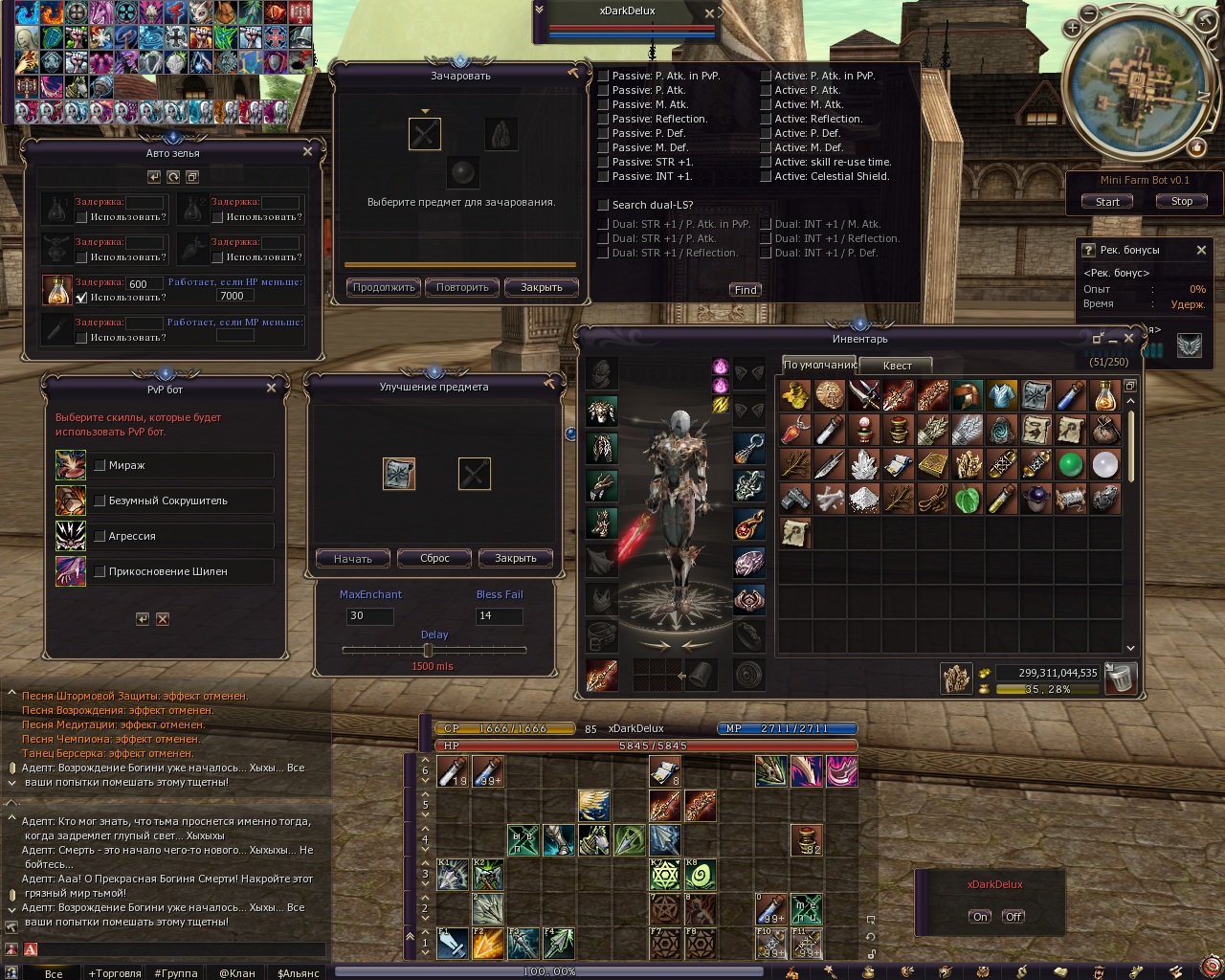Image resolution: width=1225 pixels, height=980 pixels.
Task: Enable Прикосновение Шилен for PvP bot
Action: click(100, 571)
